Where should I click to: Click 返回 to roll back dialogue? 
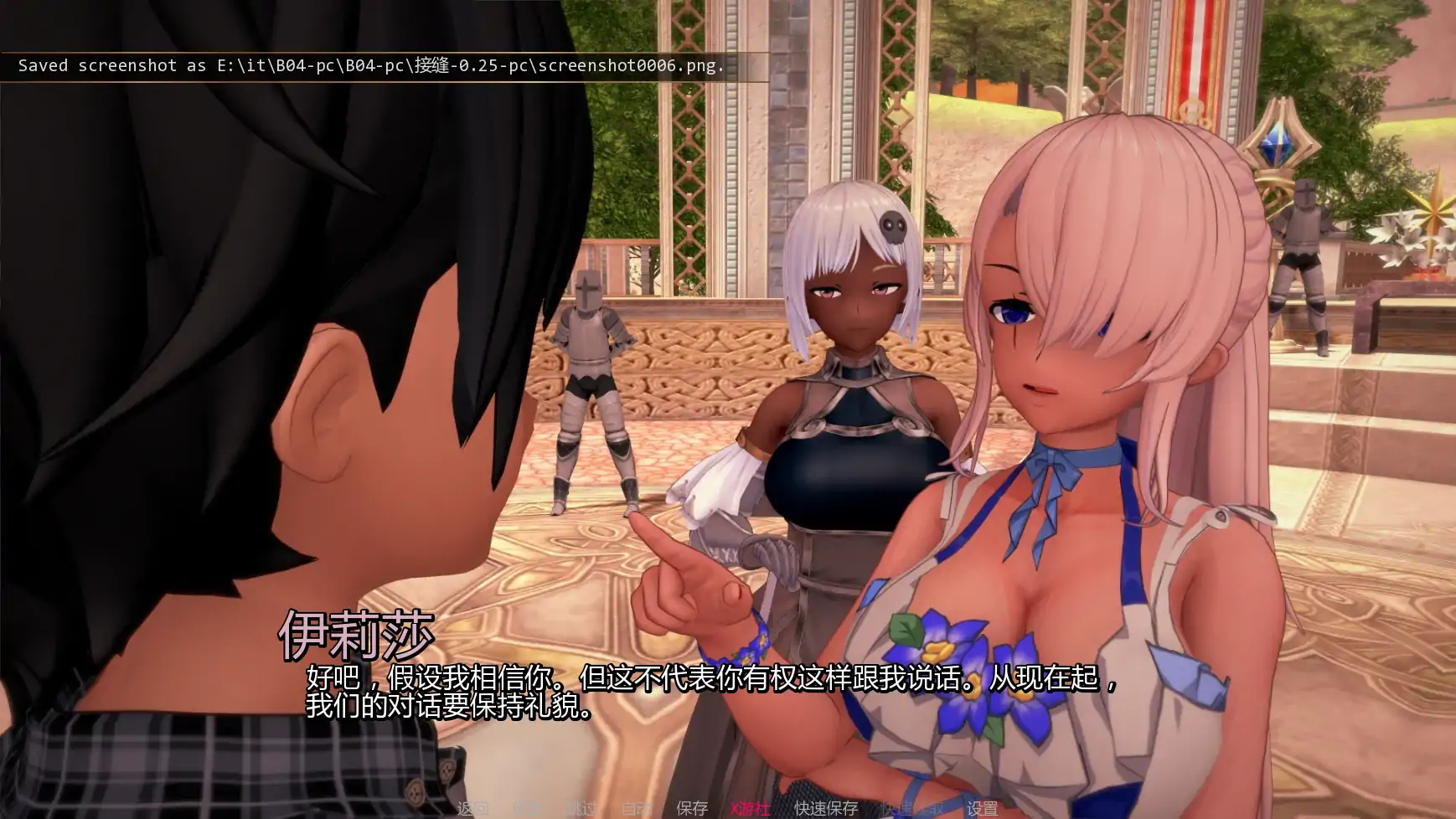[x=473, y=808]
